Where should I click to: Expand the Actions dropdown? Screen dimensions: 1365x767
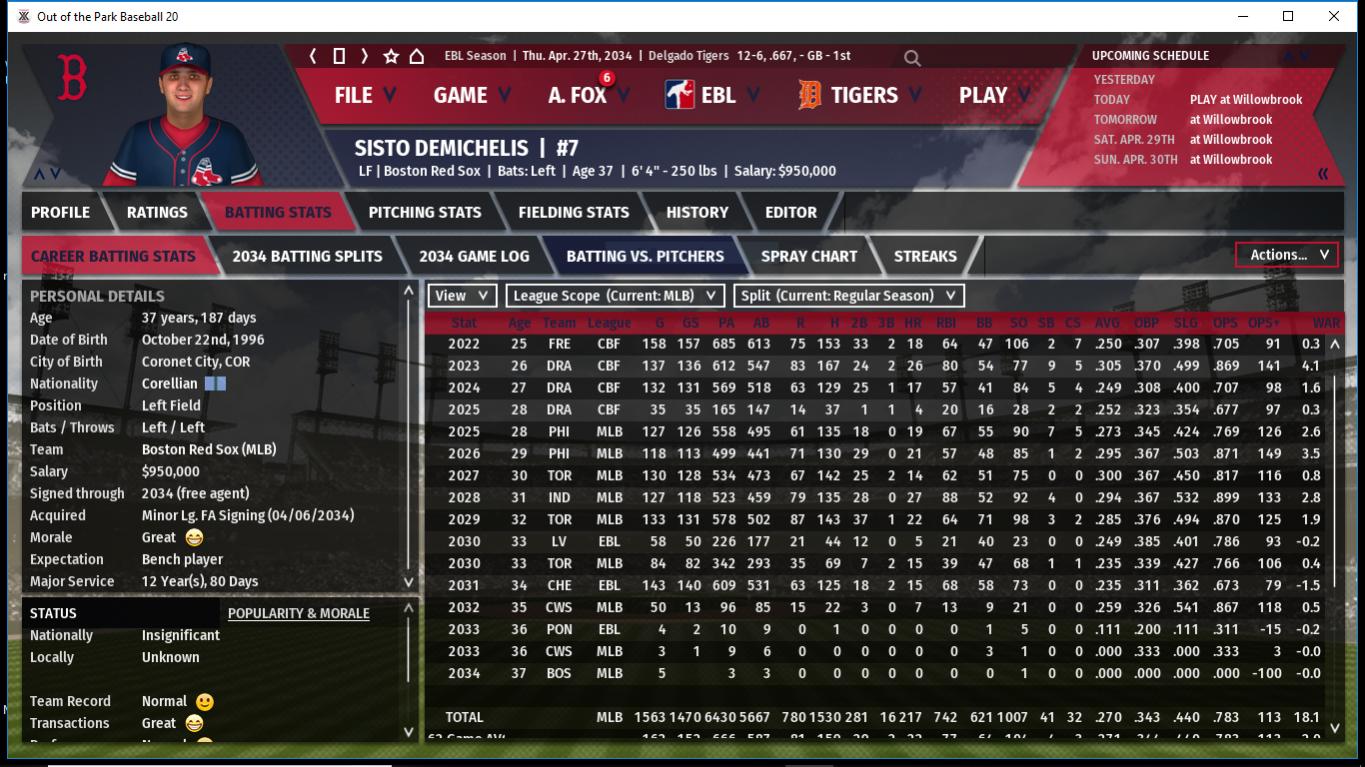tap(1287, 255)
